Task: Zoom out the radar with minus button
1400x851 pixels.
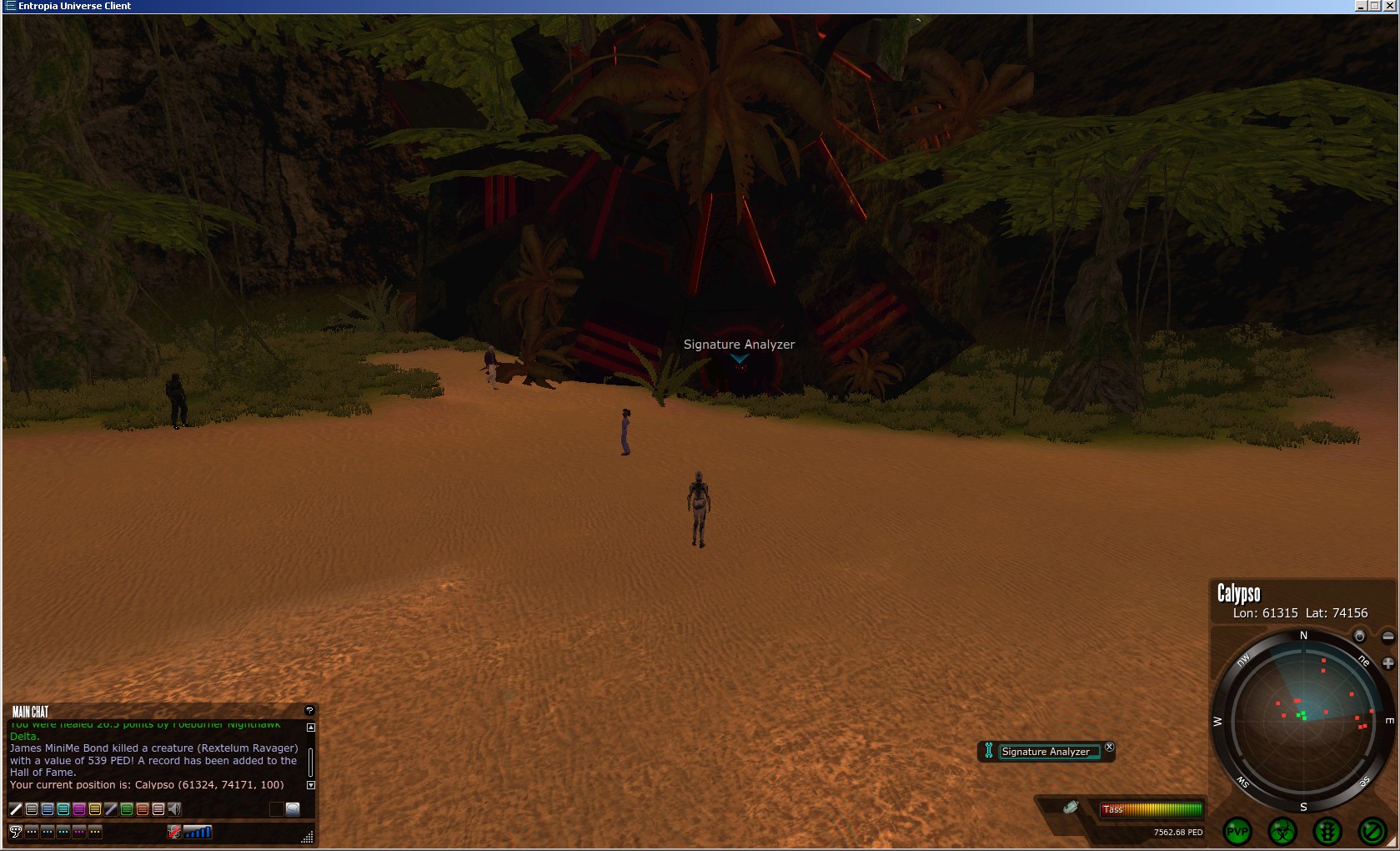Action: (x=1387, y=637)
